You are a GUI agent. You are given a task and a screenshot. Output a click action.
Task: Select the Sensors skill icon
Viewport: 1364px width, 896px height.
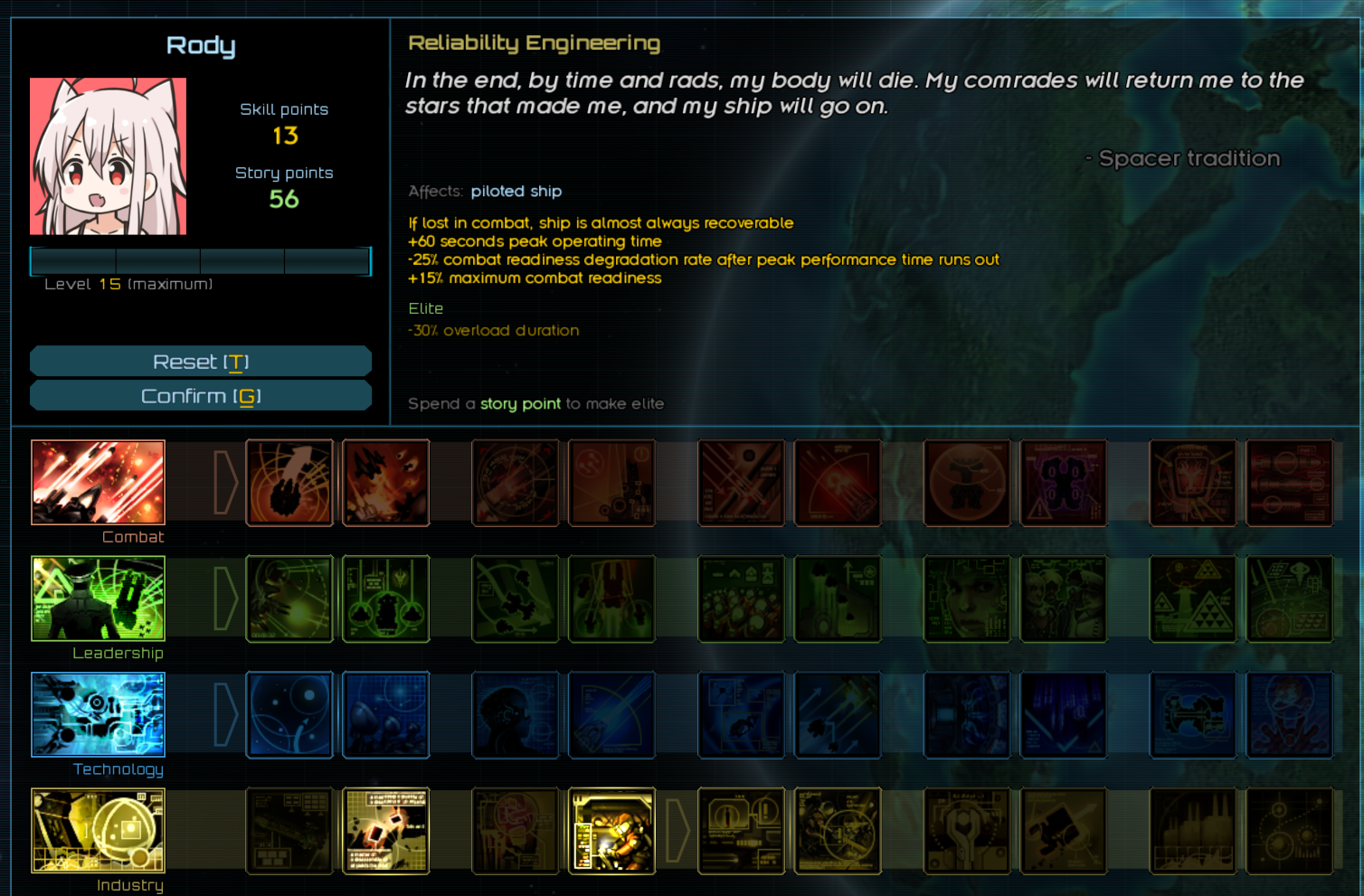(386, 715)
